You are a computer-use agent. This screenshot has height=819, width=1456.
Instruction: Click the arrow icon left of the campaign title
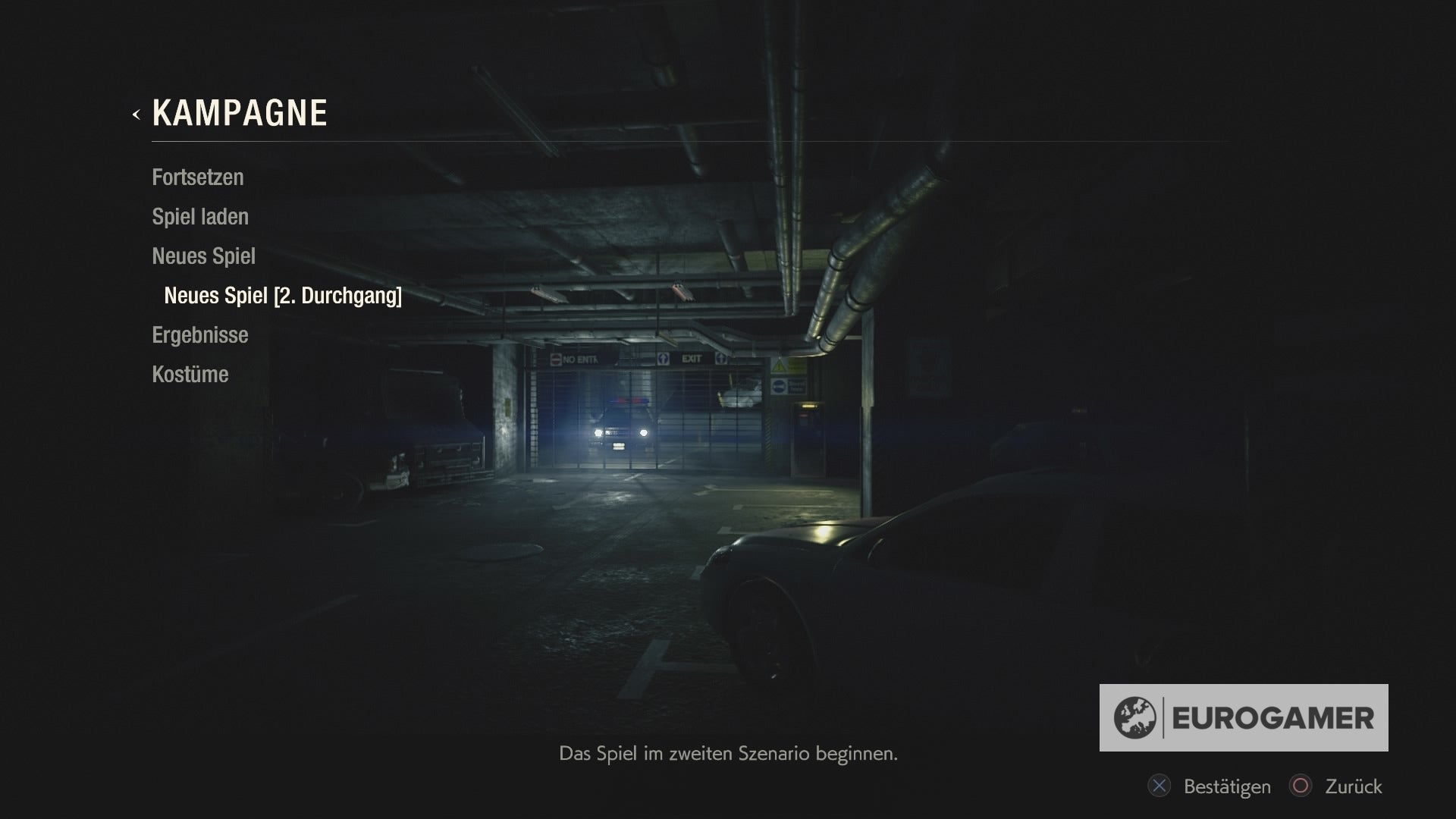(136, 115)
